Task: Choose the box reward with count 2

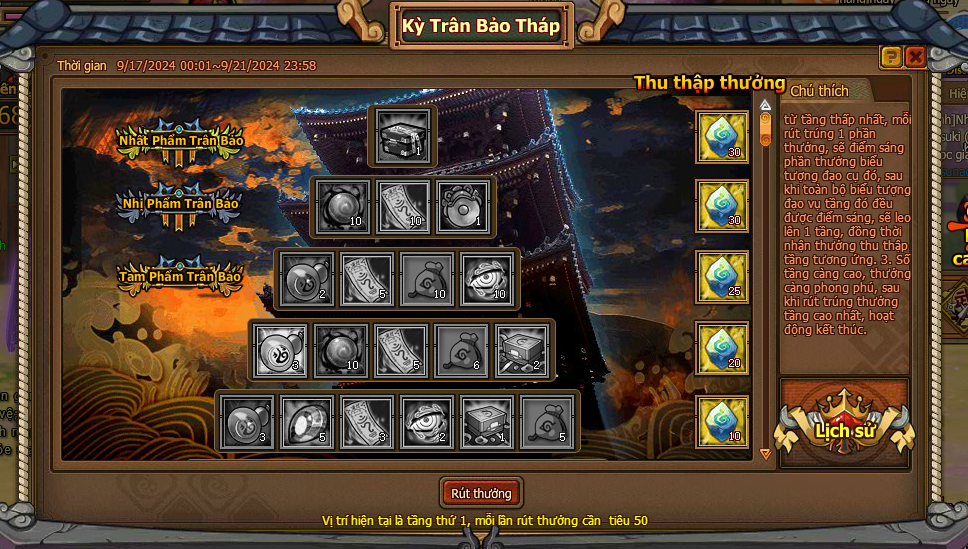Action: point(520,351)
